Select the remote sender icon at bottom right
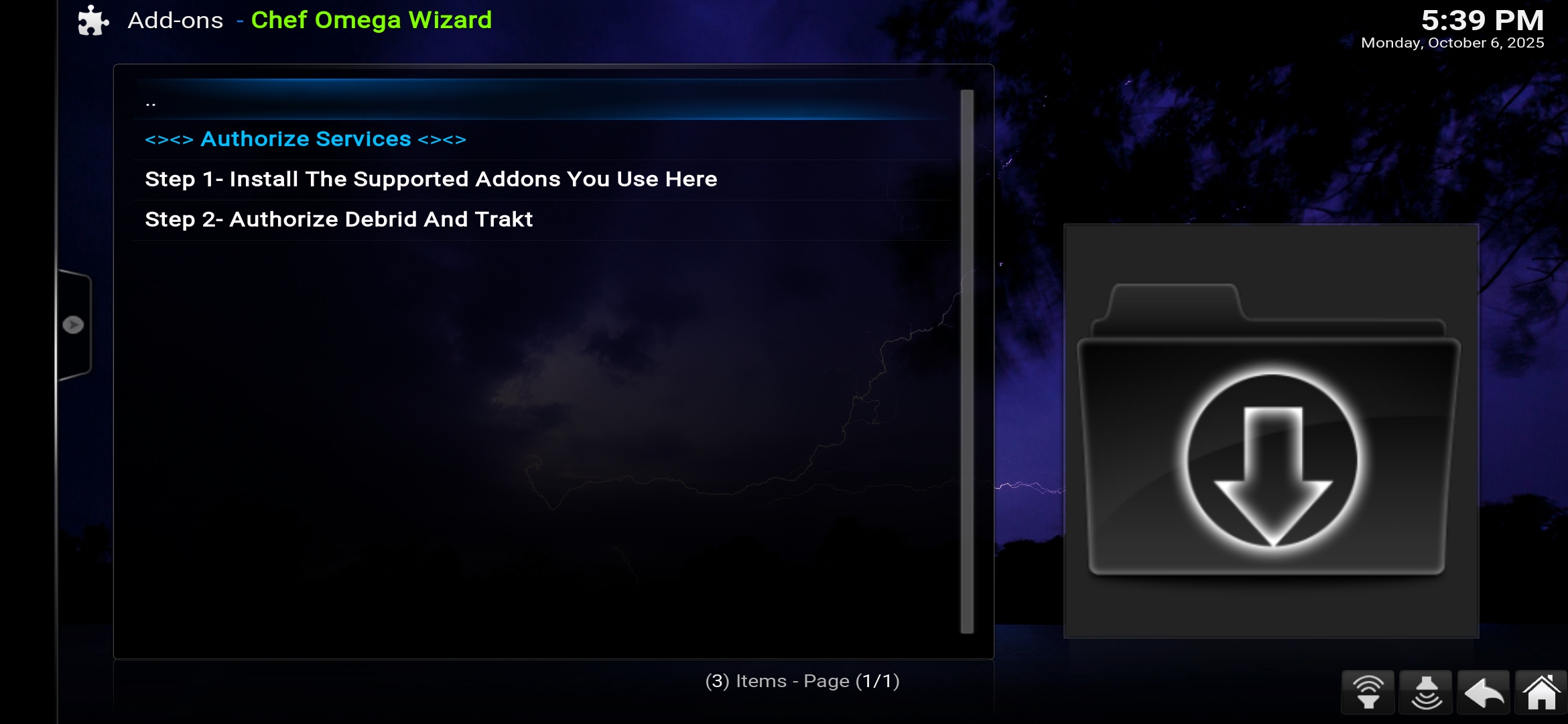 click(x=1368, y=692)
